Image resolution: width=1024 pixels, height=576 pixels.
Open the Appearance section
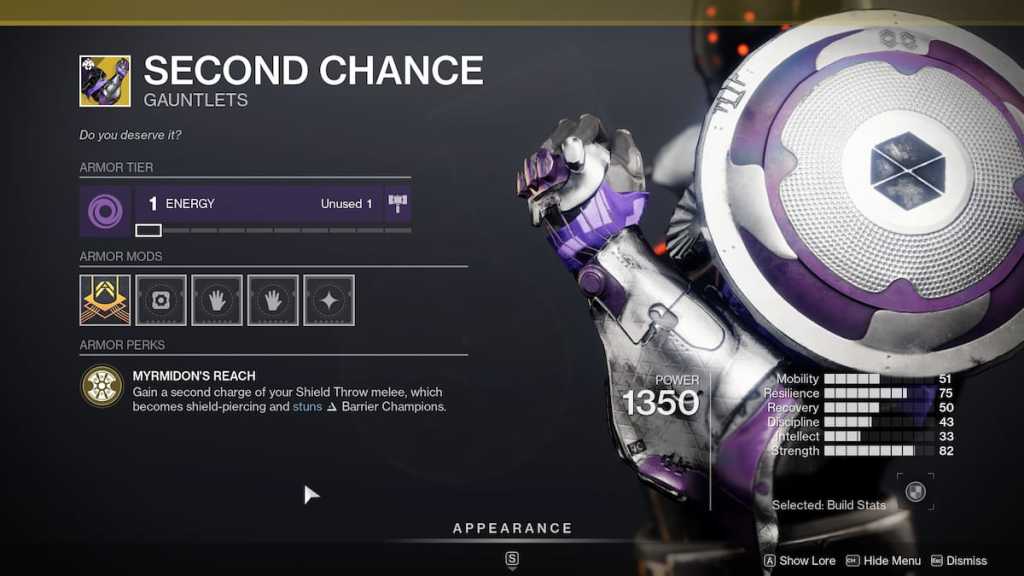(512, 528)
